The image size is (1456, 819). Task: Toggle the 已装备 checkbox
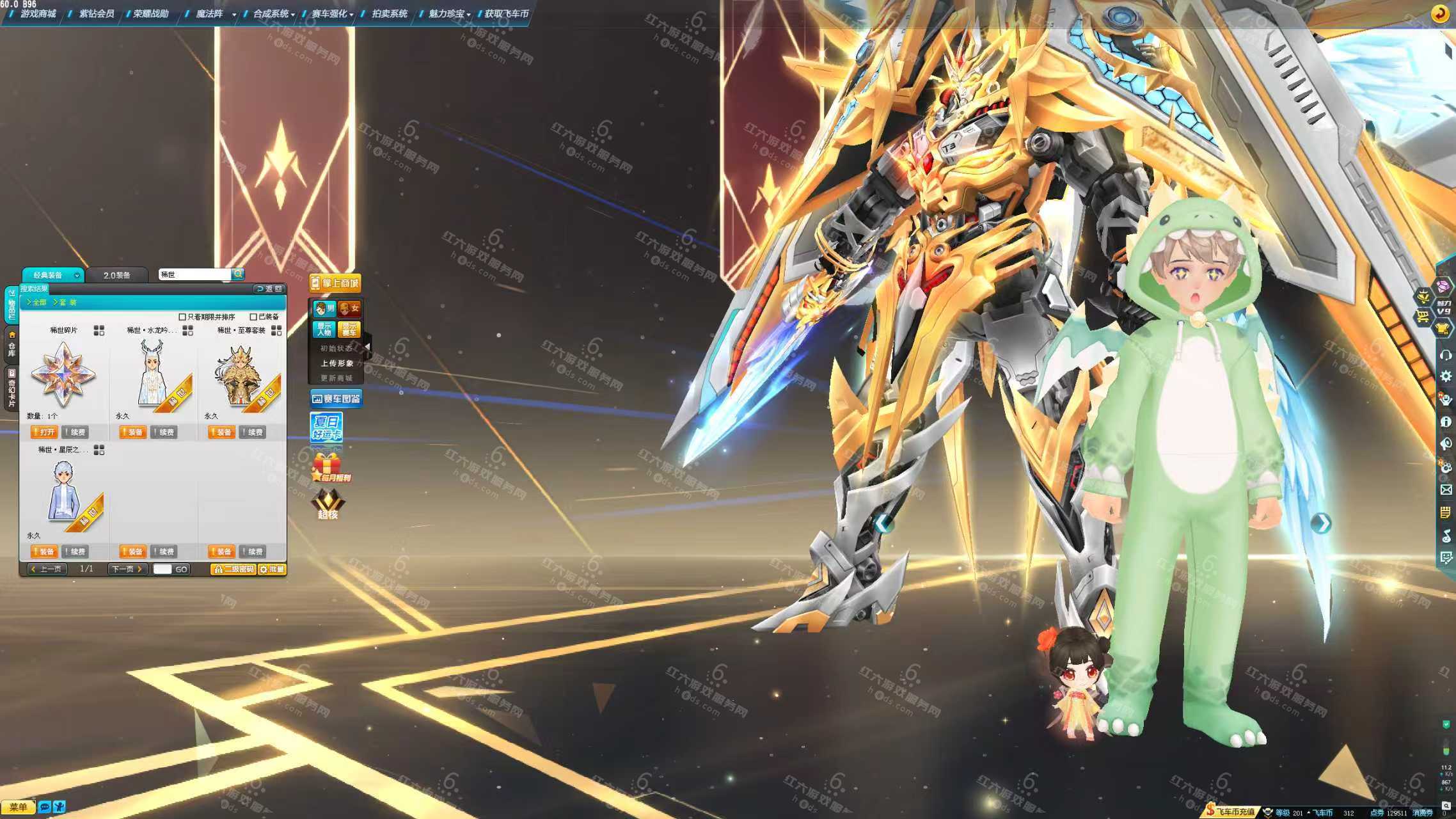pyautogui.click(x=253, y=317)
